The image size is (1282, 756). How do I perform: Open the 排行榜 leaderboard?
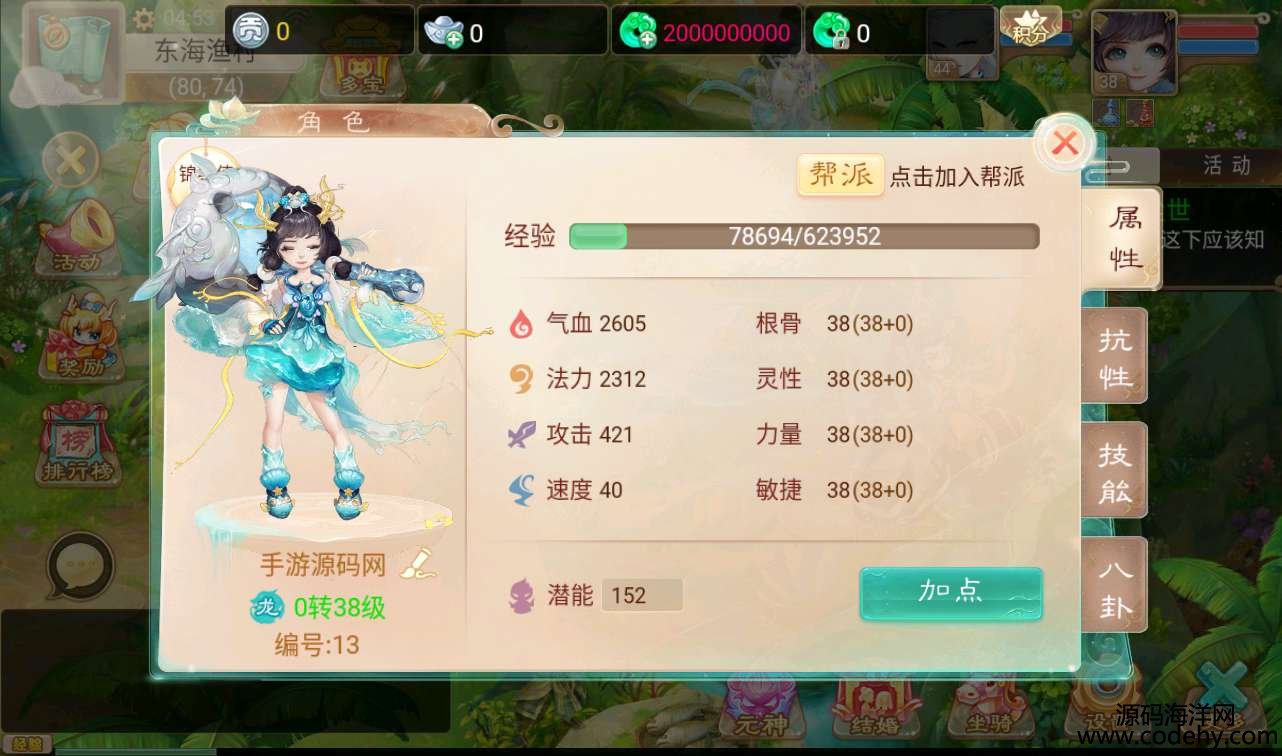pyautogui.click(x=79, y=444)
